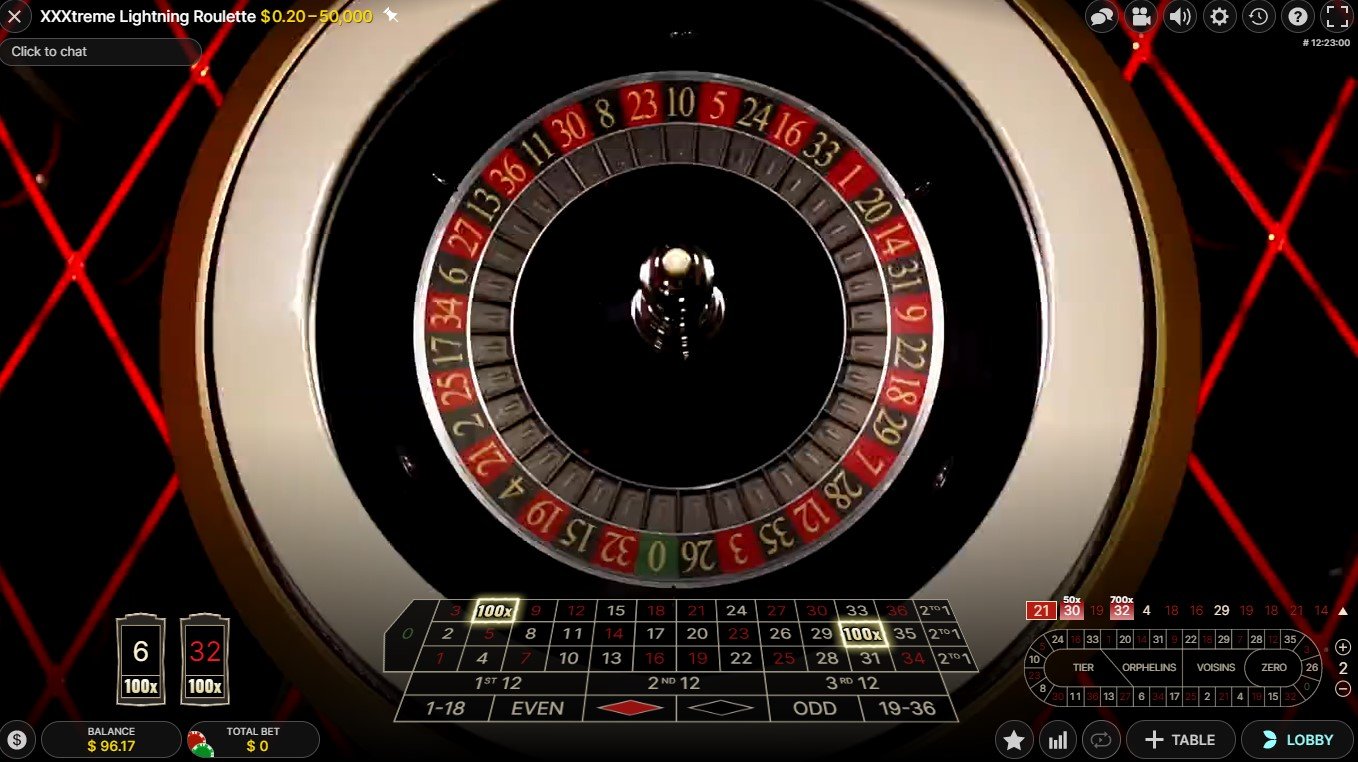Toggle the favorites star icon
This screenshot has width=1358, height=762.
tap(1014, 740)
